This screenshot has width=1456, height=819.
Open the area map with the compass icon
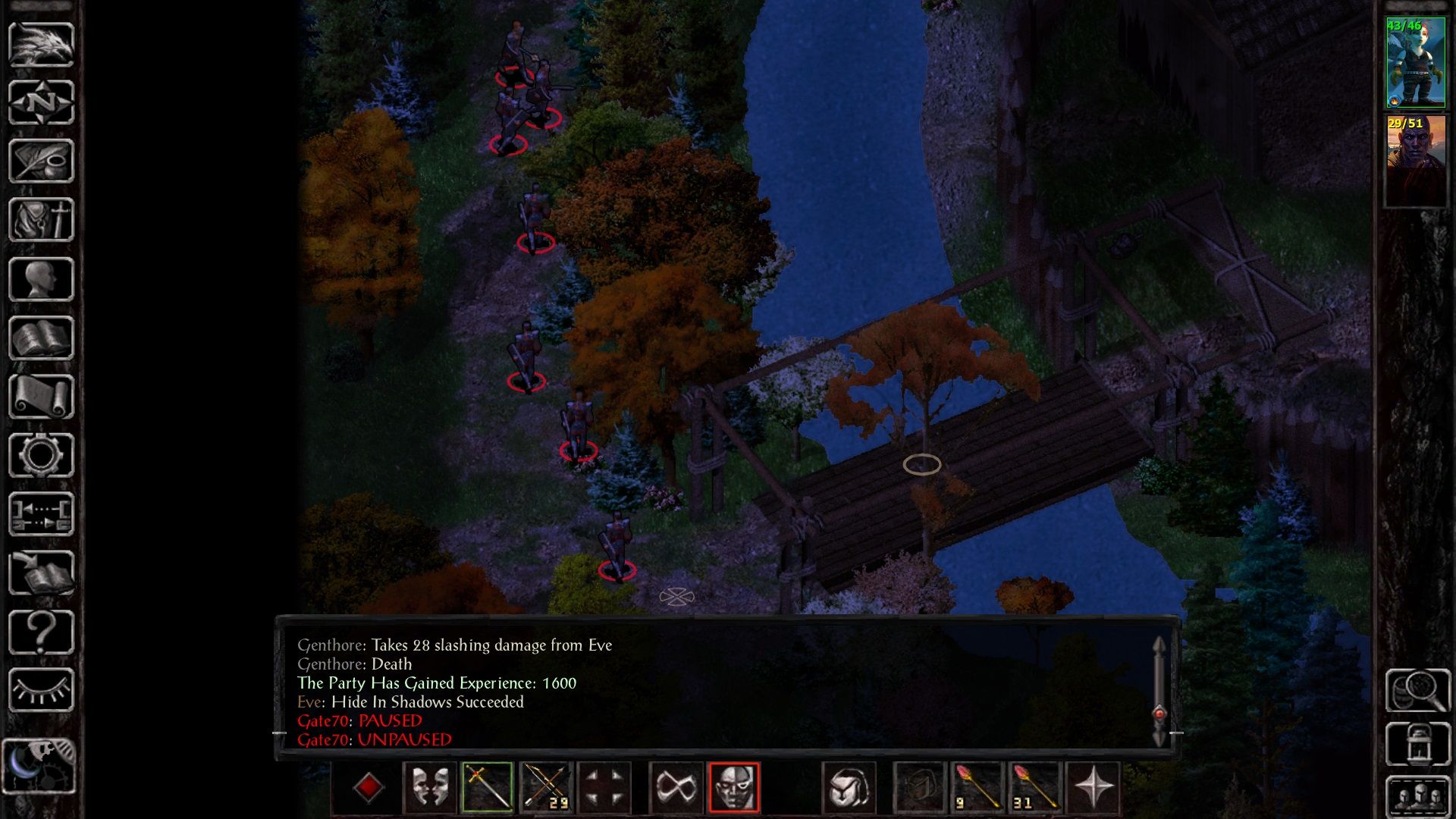tap(41, 102)
